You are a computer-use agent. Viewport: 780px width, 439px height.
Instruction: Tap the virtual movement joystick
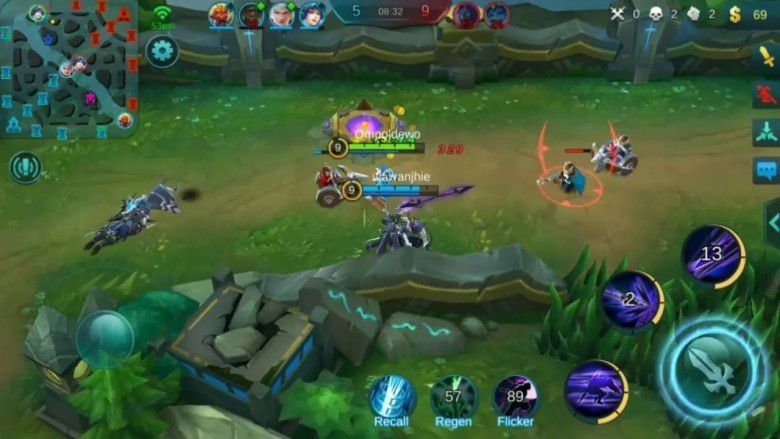click(105, 339)
